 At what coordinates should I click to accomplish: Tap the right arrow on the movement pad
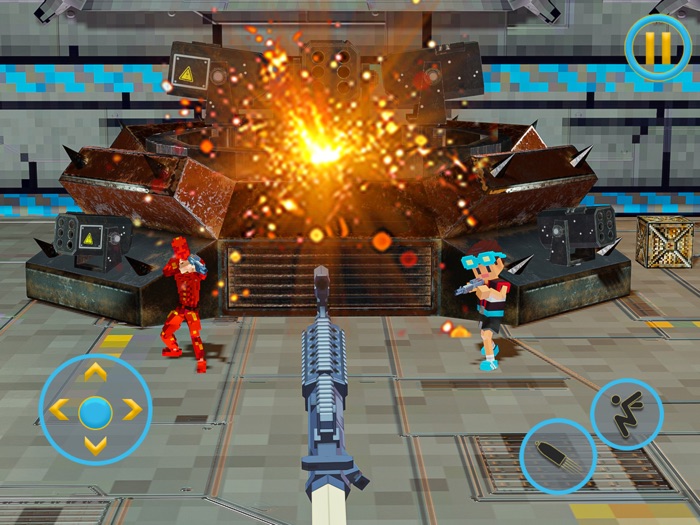click(x=132, y=409)
